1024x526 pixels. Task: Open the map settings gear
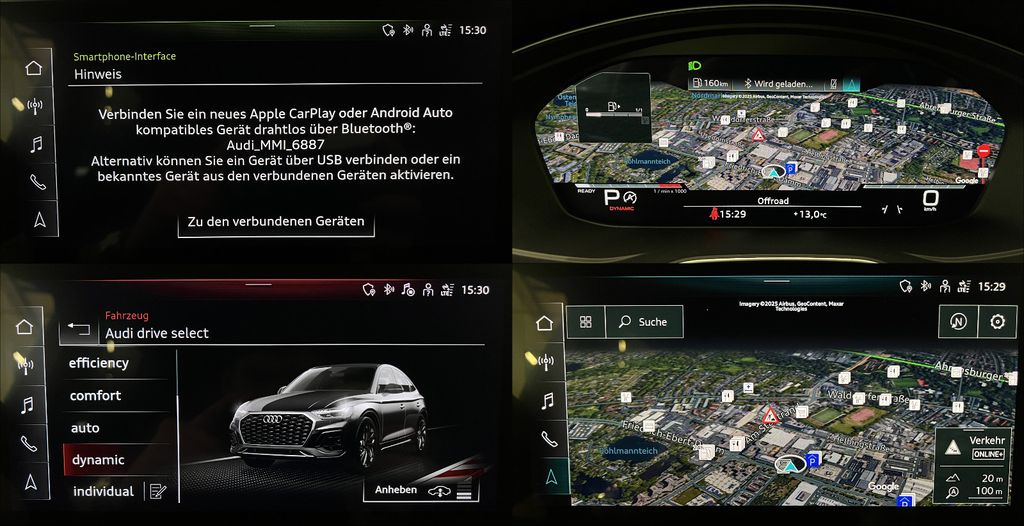tap(997, 322)
